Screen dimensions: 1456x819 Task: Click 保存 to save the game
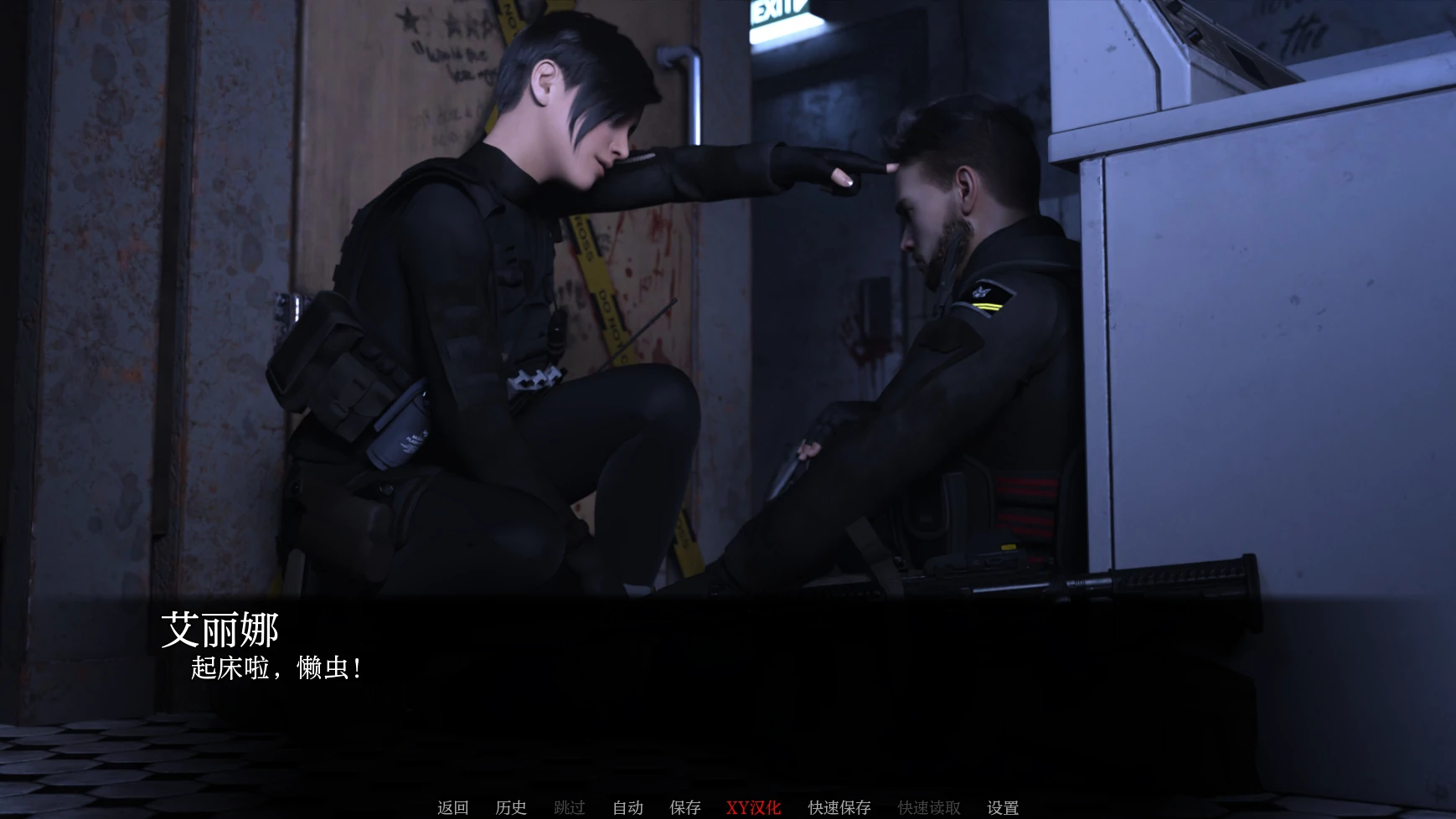[x=685, y=807]
